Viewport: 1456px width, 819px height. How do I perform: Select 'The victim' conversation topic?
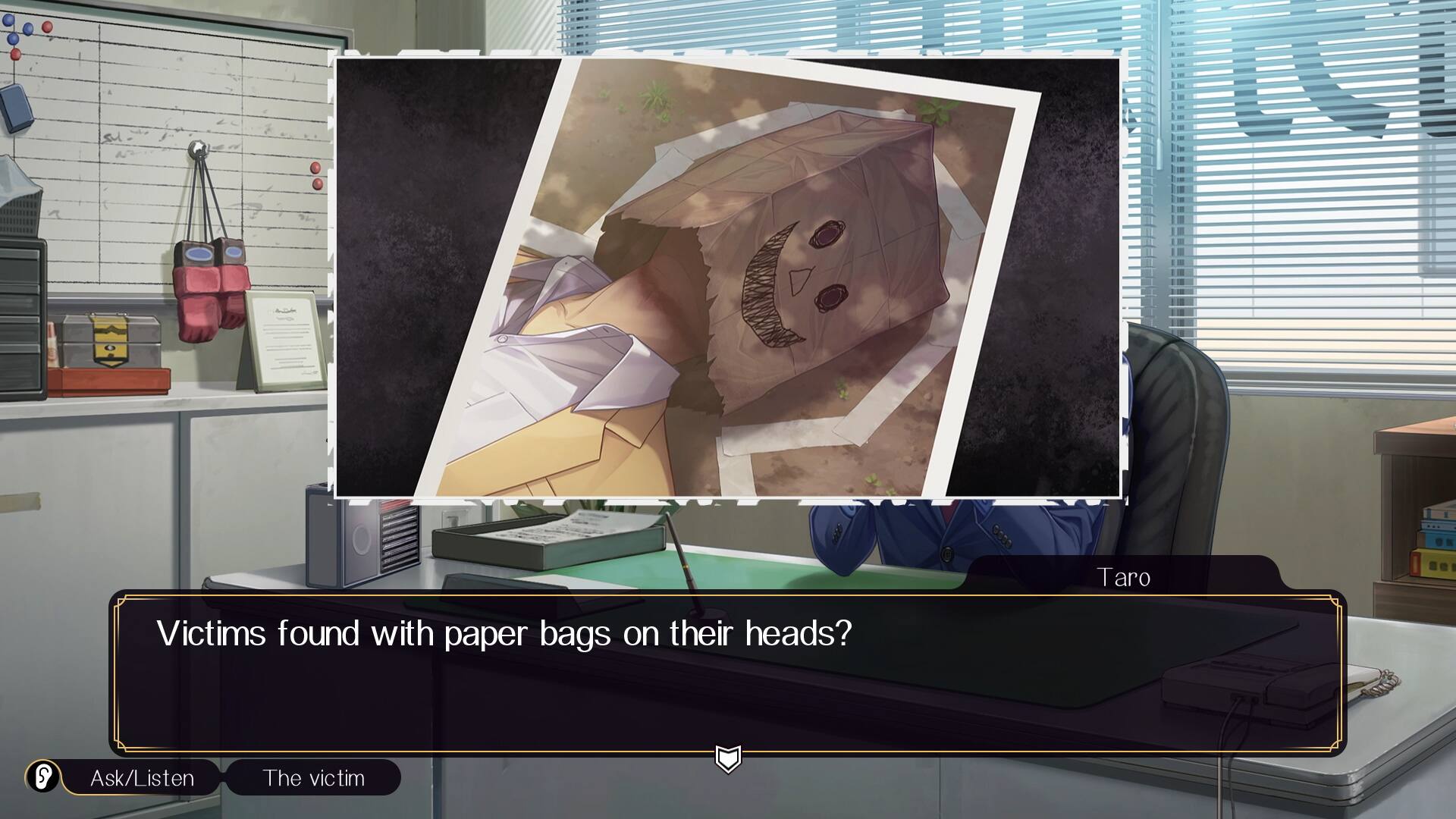[313, 777]
